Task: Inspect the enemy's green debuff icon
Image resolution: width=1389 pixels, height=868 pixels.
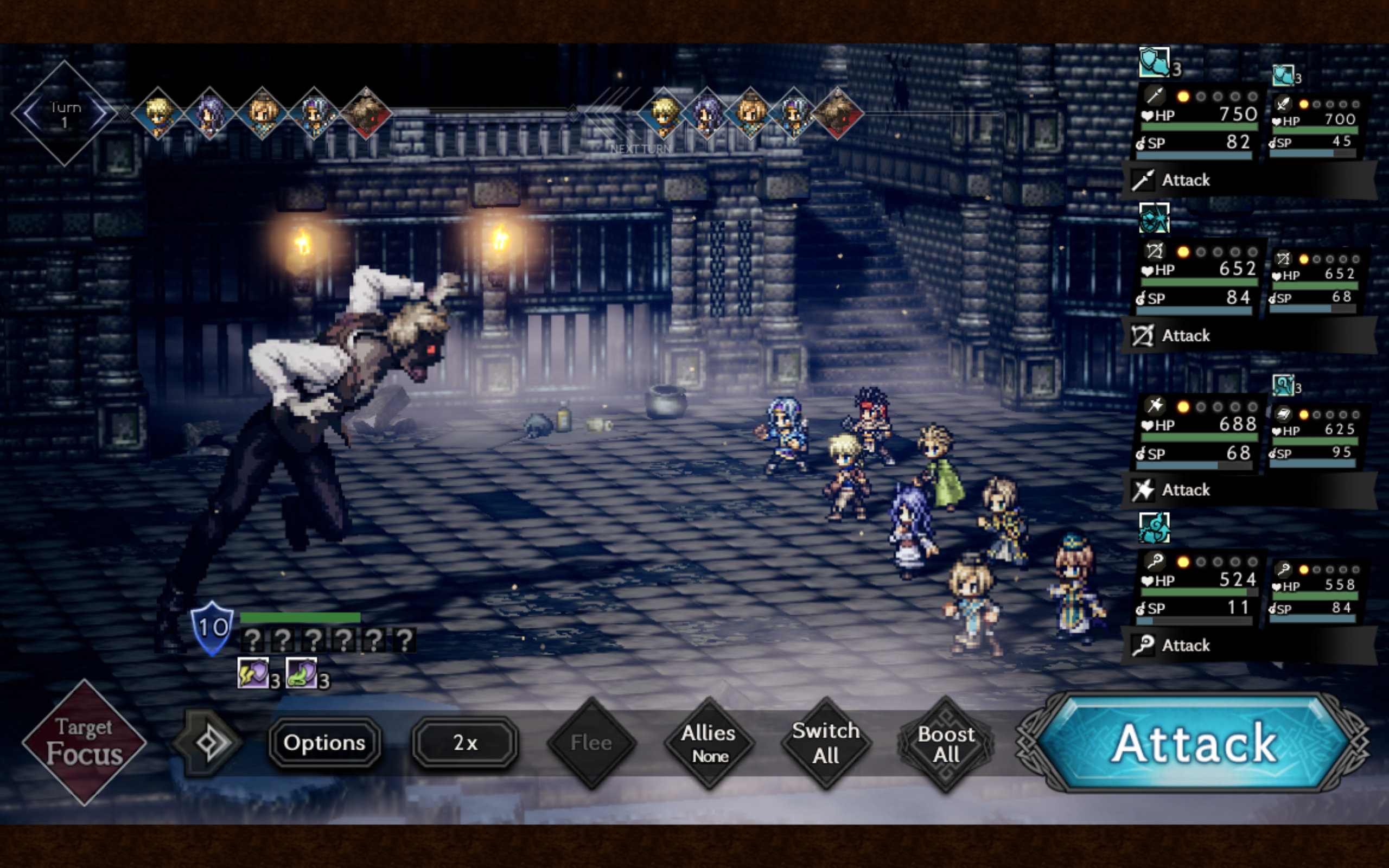Action: [x=301, y=673]
